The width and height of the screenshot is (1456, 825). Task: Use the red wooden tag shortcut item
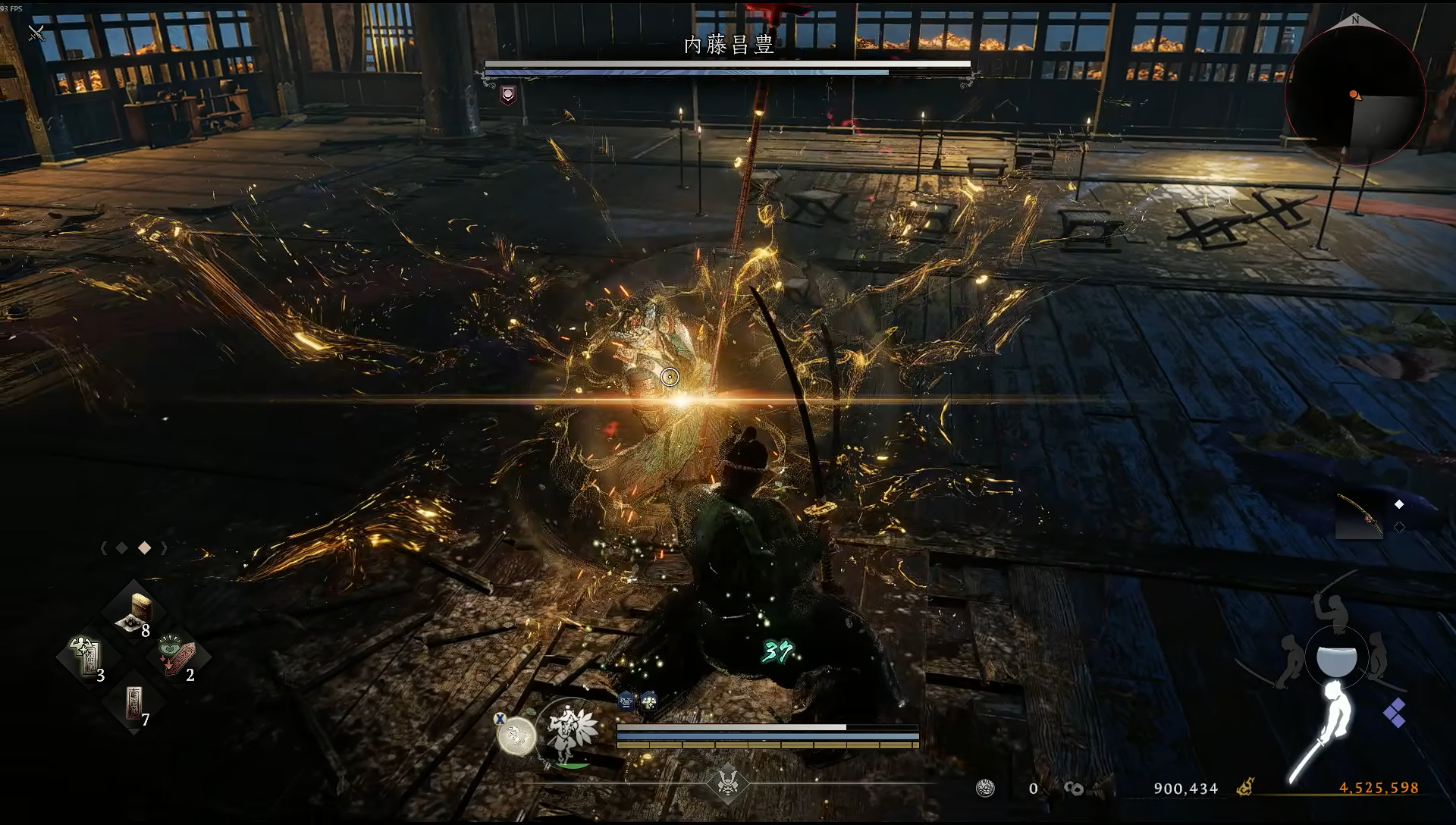179,655
